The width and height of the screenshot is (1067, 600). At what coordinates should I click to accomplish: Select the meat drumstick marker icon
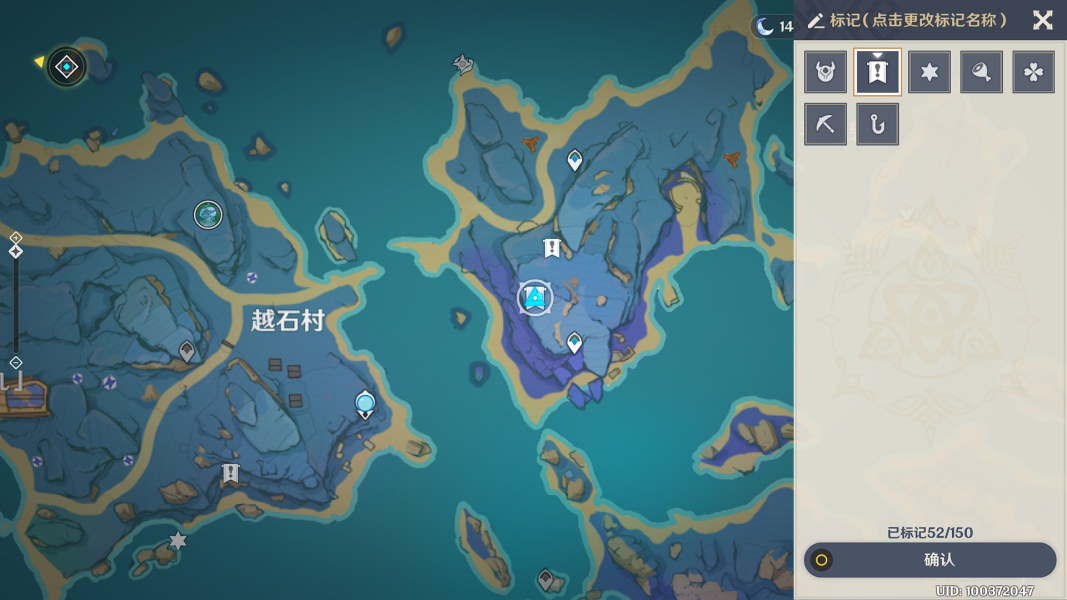coord(982,72)
